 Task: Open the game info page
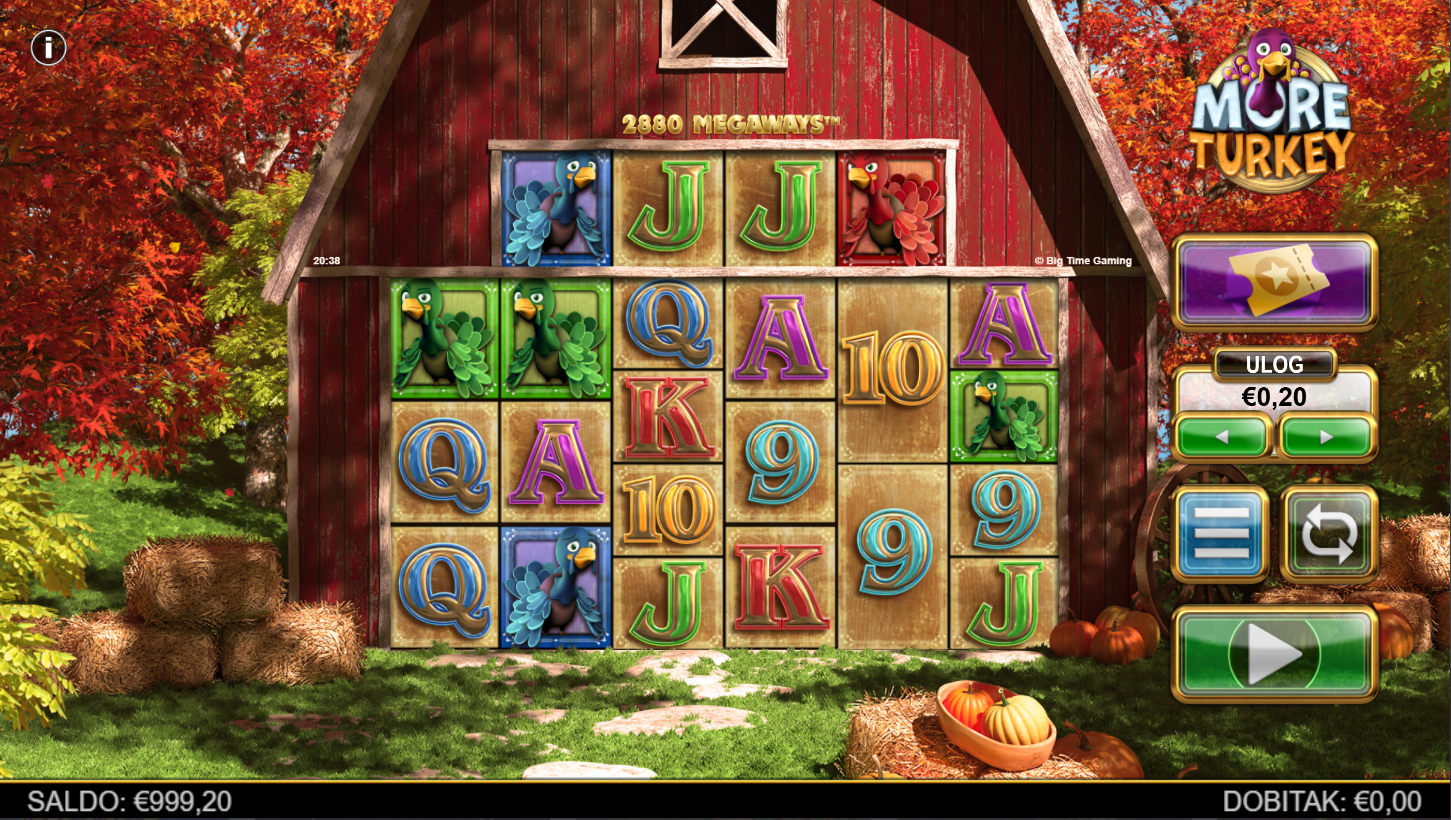(x=48, y=47)
